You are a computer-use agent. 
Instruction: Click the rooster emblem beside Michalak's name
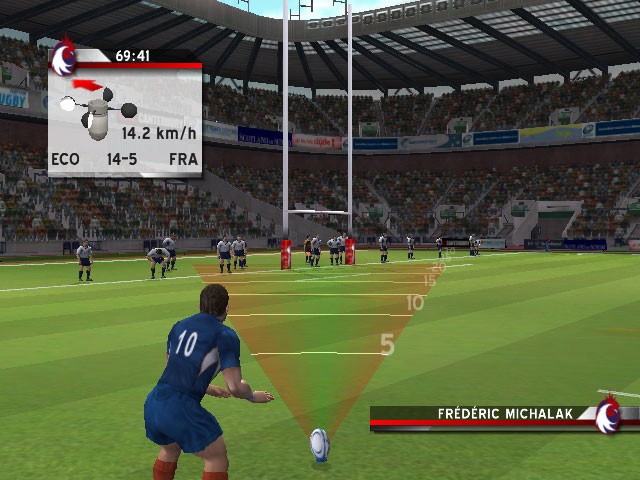pyautogui.click(x=607, y=415)
